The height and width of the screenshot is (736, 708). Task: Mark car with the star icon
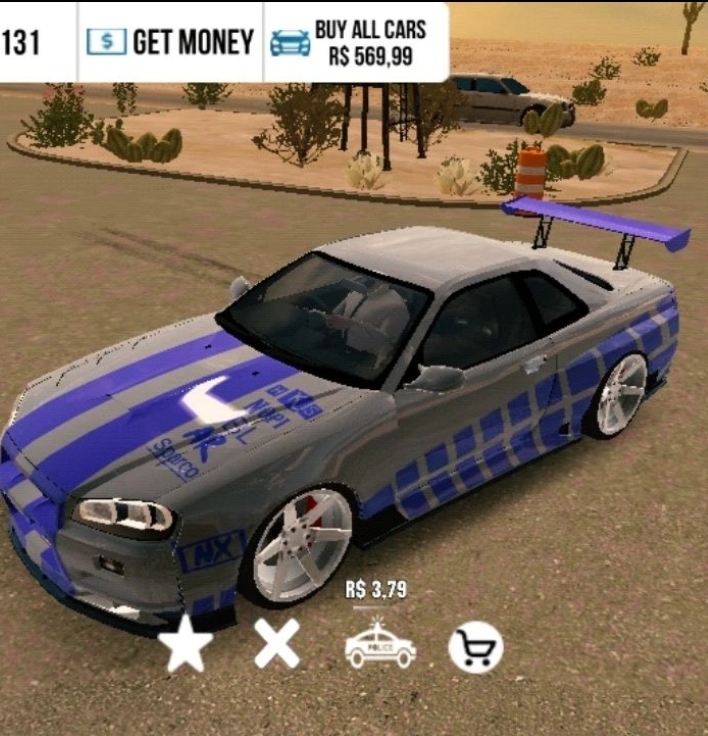tap(186, 645)
